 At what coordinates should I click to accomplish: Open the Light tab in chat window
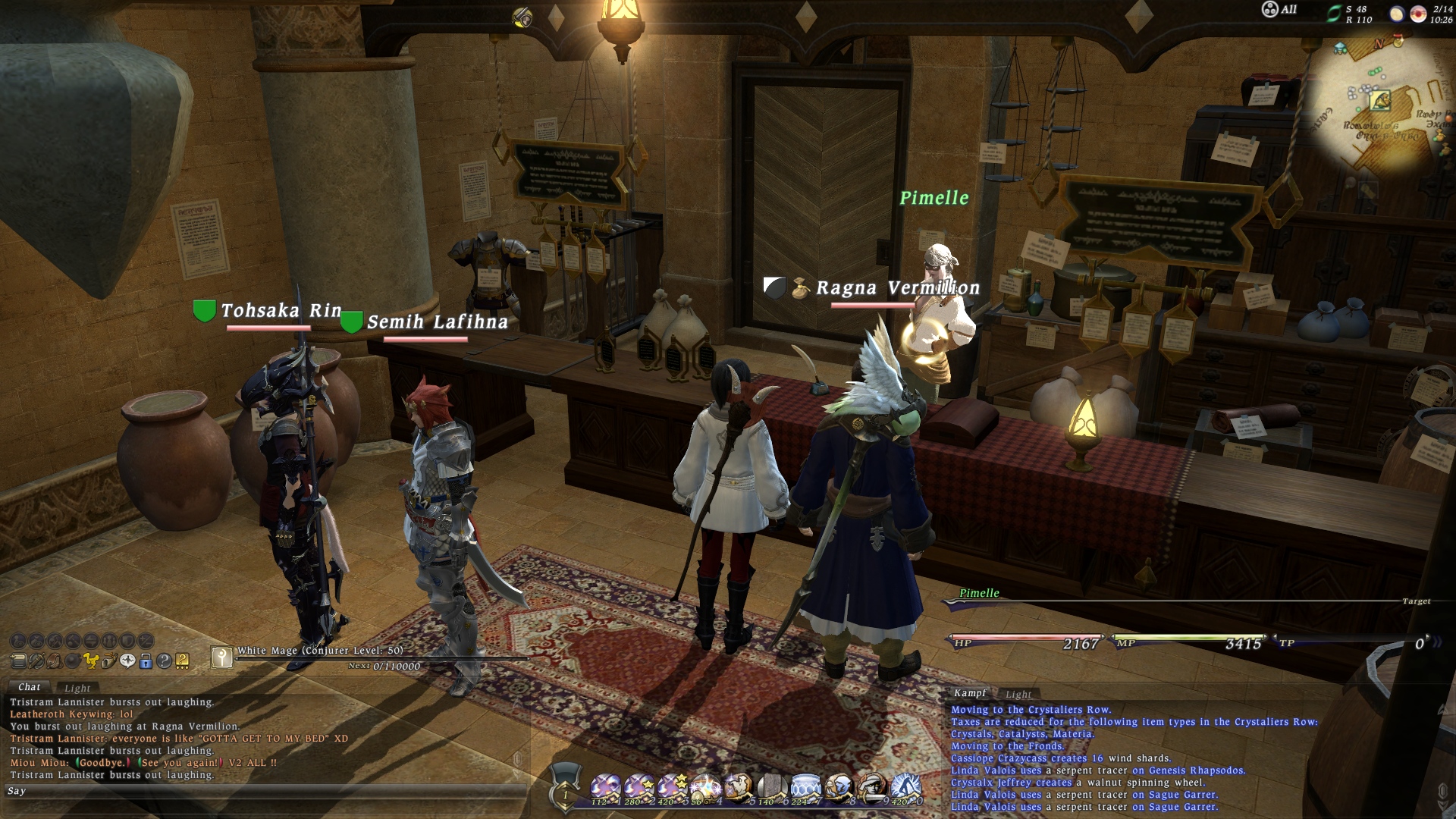pyautogui.click(x=77, y=689)
